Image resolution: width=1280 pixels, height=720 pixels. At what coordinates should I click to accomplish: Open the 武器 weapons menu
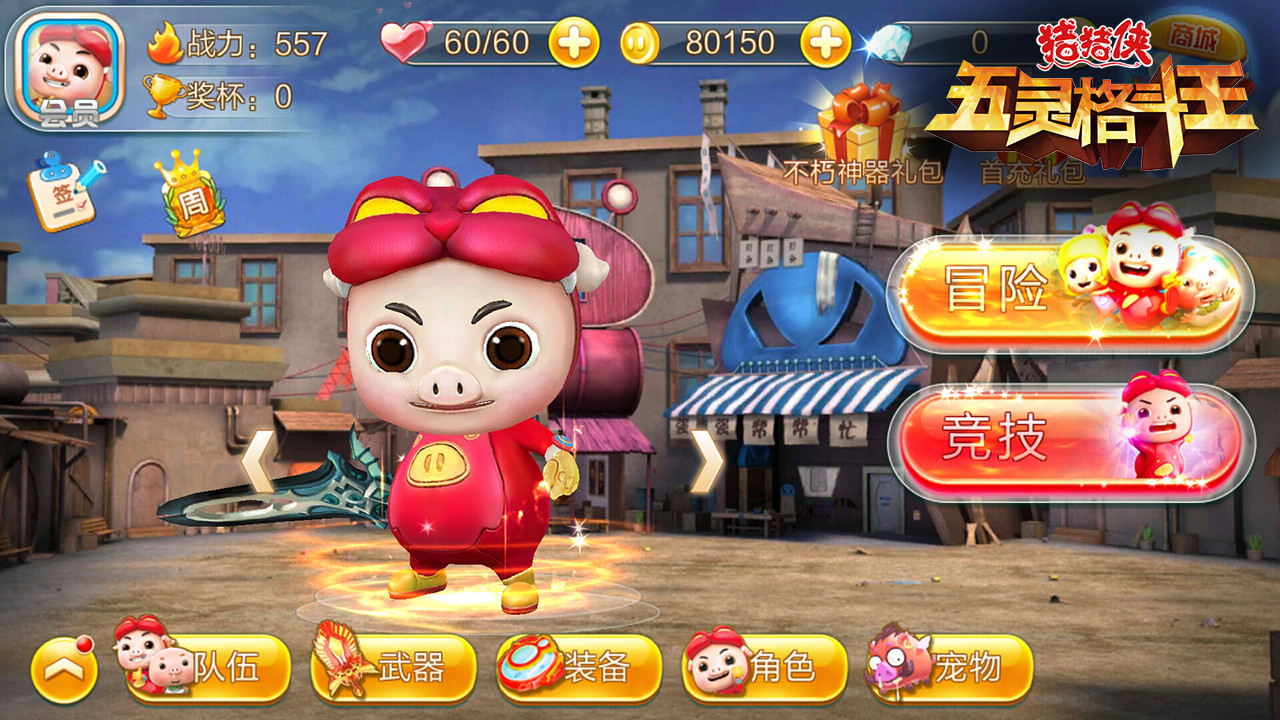click(x=393, y=667)
